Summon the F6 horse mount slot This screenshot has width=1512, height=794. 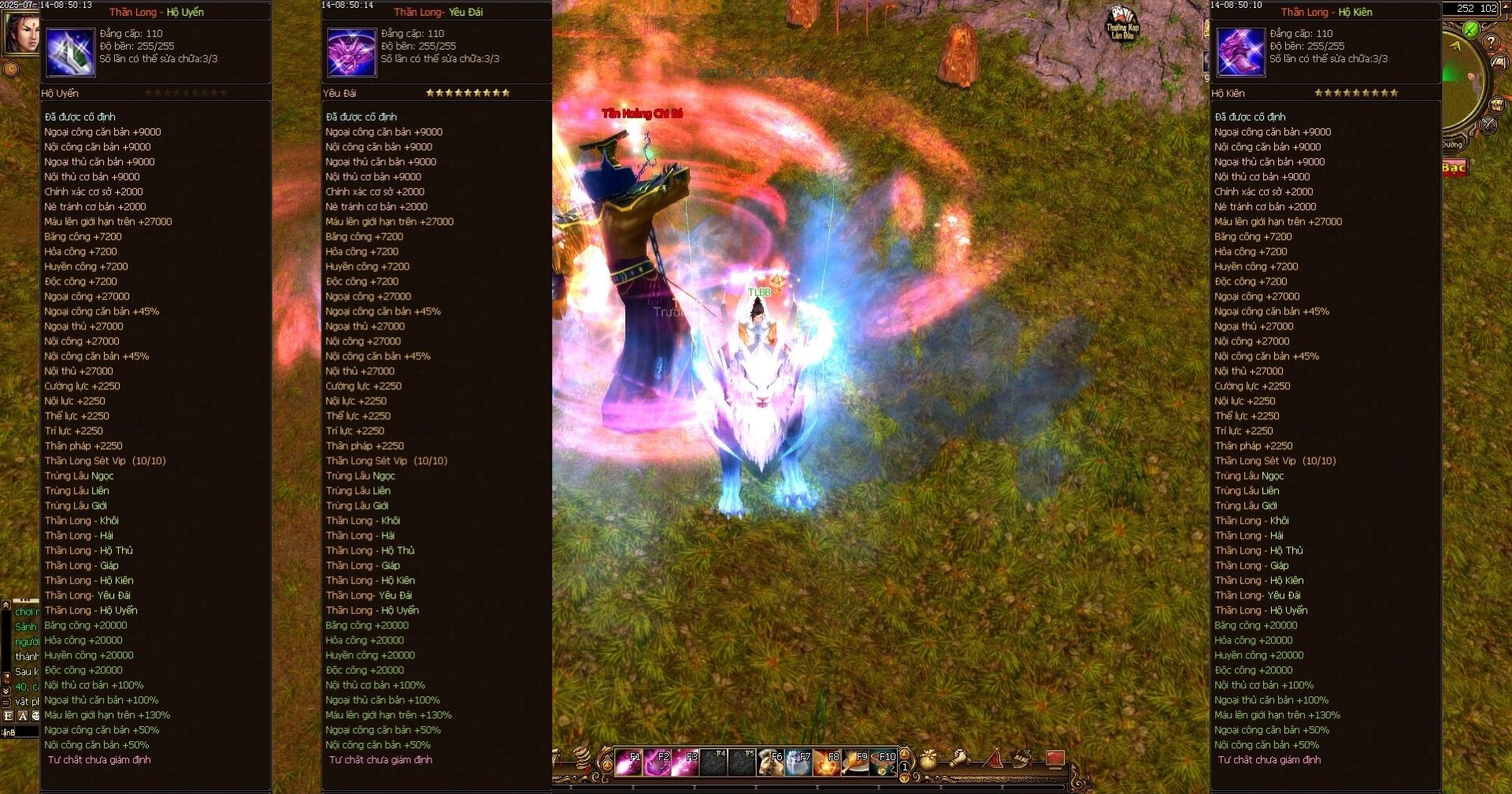point(770,762)
